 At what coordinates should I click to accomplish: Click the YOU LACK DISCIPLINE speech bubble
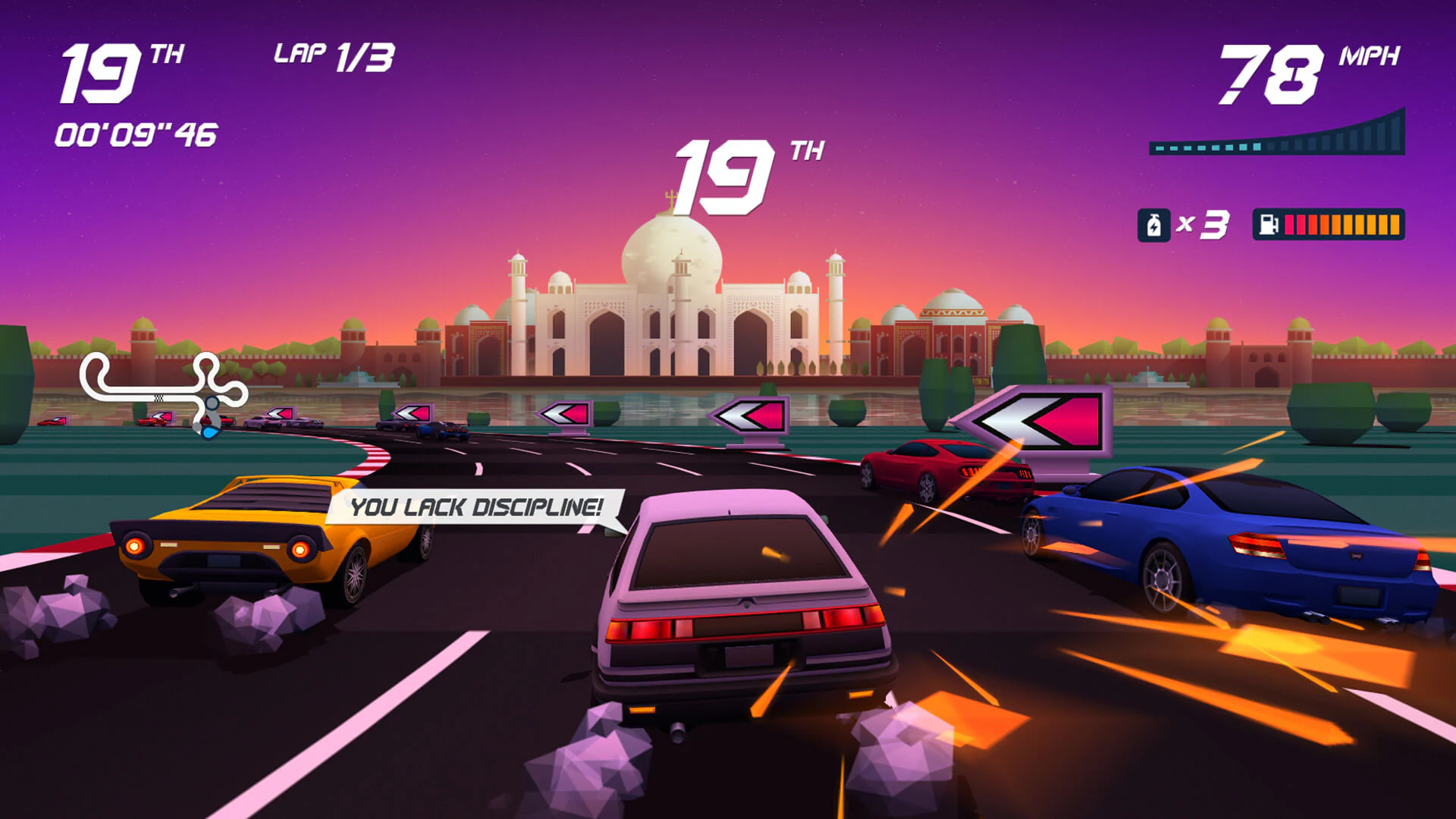(x=474, y=510)
